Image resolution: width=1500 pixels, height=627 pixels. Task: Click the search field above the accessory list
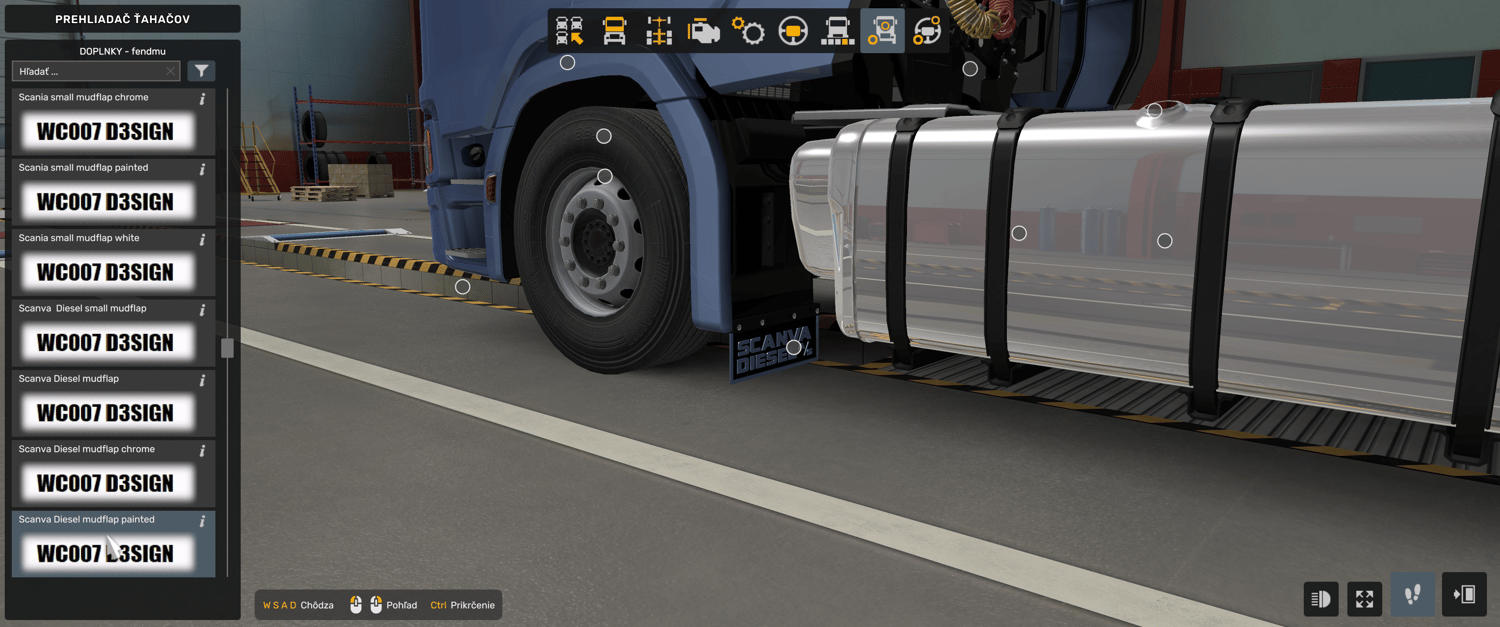click(x=90, y=71)
